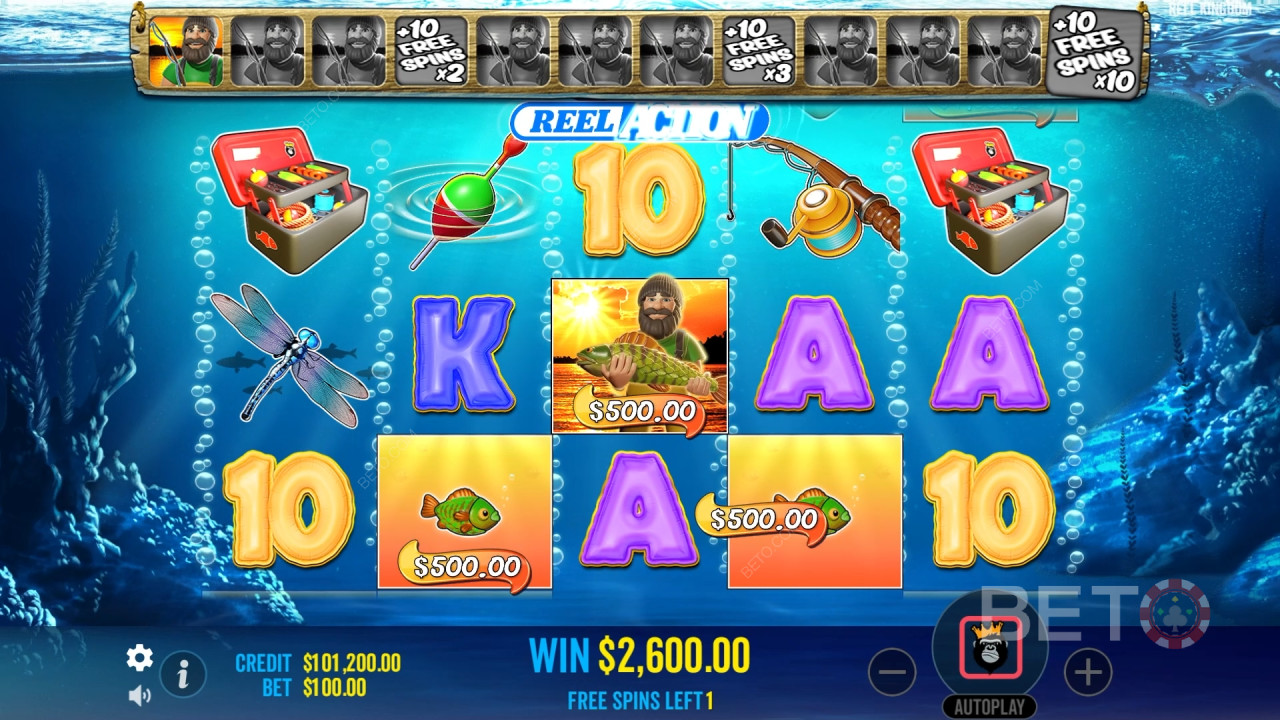Open the game info paytable

tap(183, 675)
